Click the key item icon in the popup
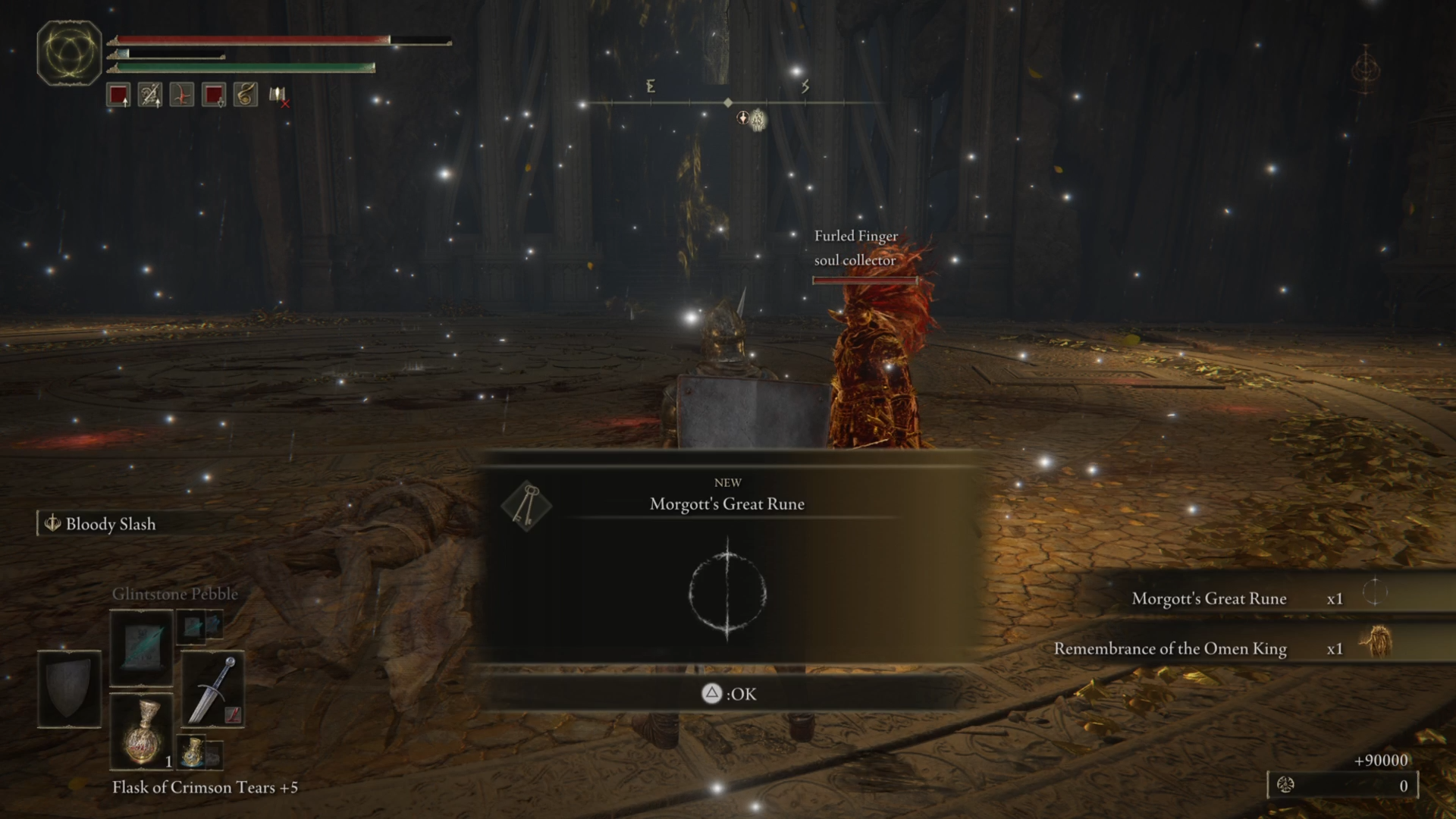This screenshot has width=1456, height=819. pyautogui.click(x=526, y=505)
